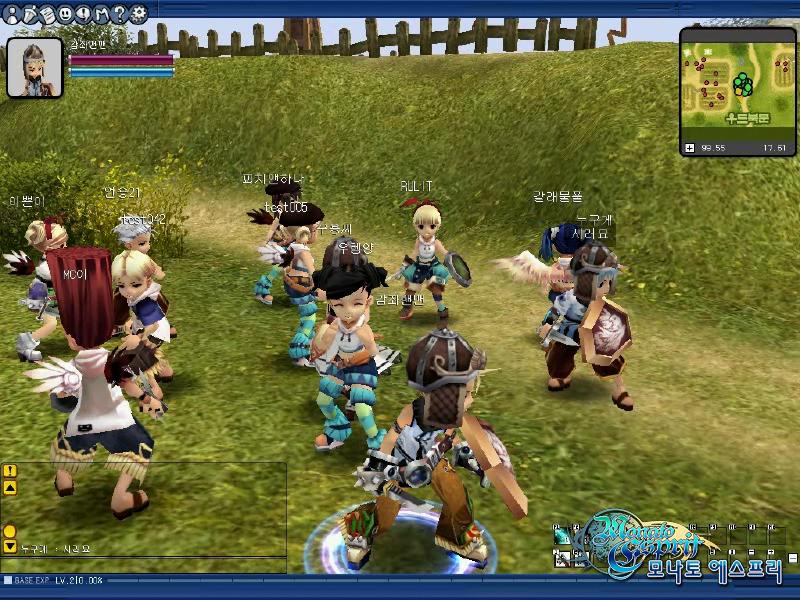Open the M icon in top menu
Image resolution: width=800 pixels, height=600 pixels.
click(101, 13)
